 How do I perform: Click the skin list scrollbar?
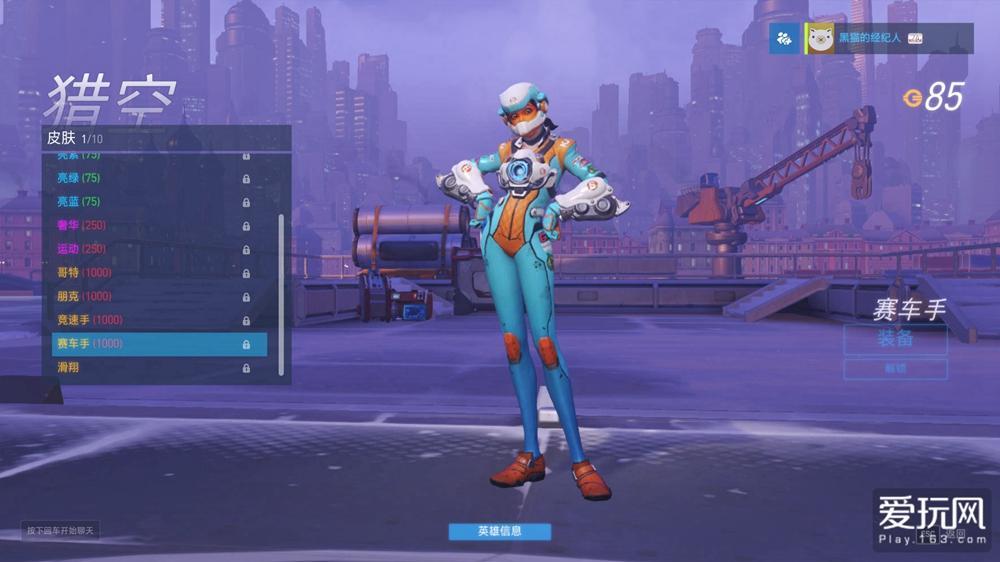[282, 290]
